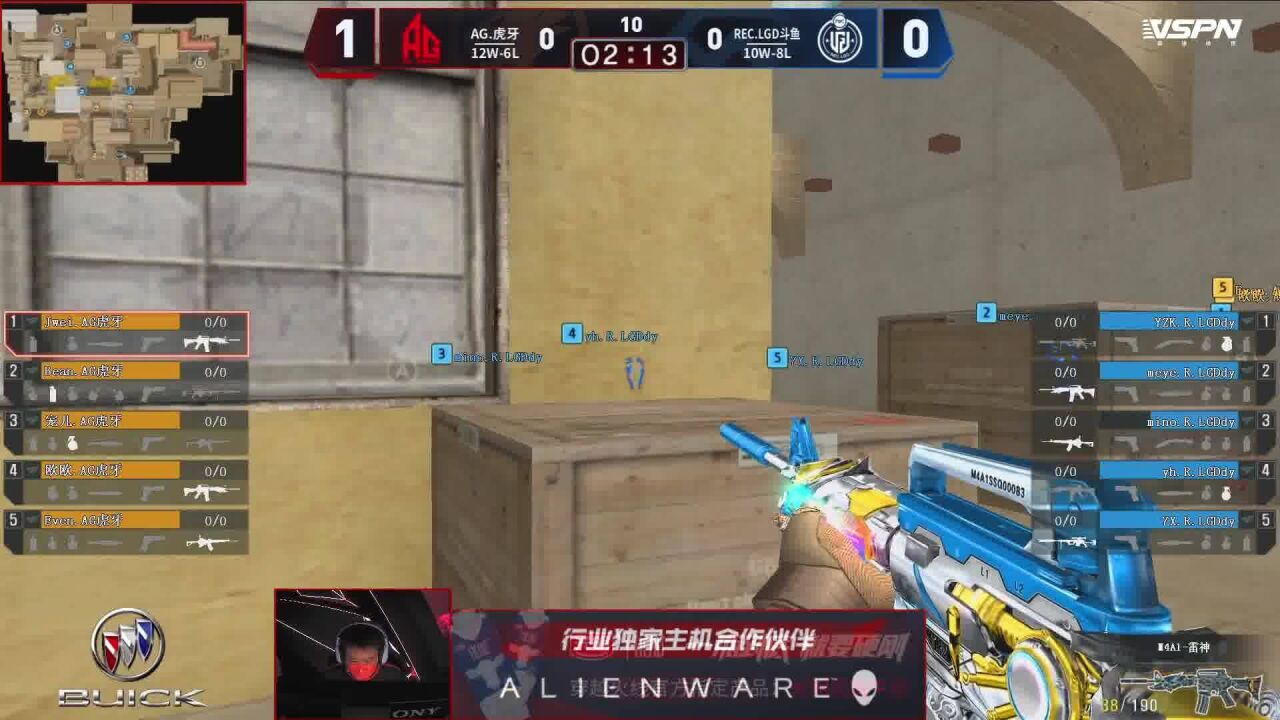Spectate Bean.AG虎牙 from the team list
1280x720 pixels.
click(127, 383)
